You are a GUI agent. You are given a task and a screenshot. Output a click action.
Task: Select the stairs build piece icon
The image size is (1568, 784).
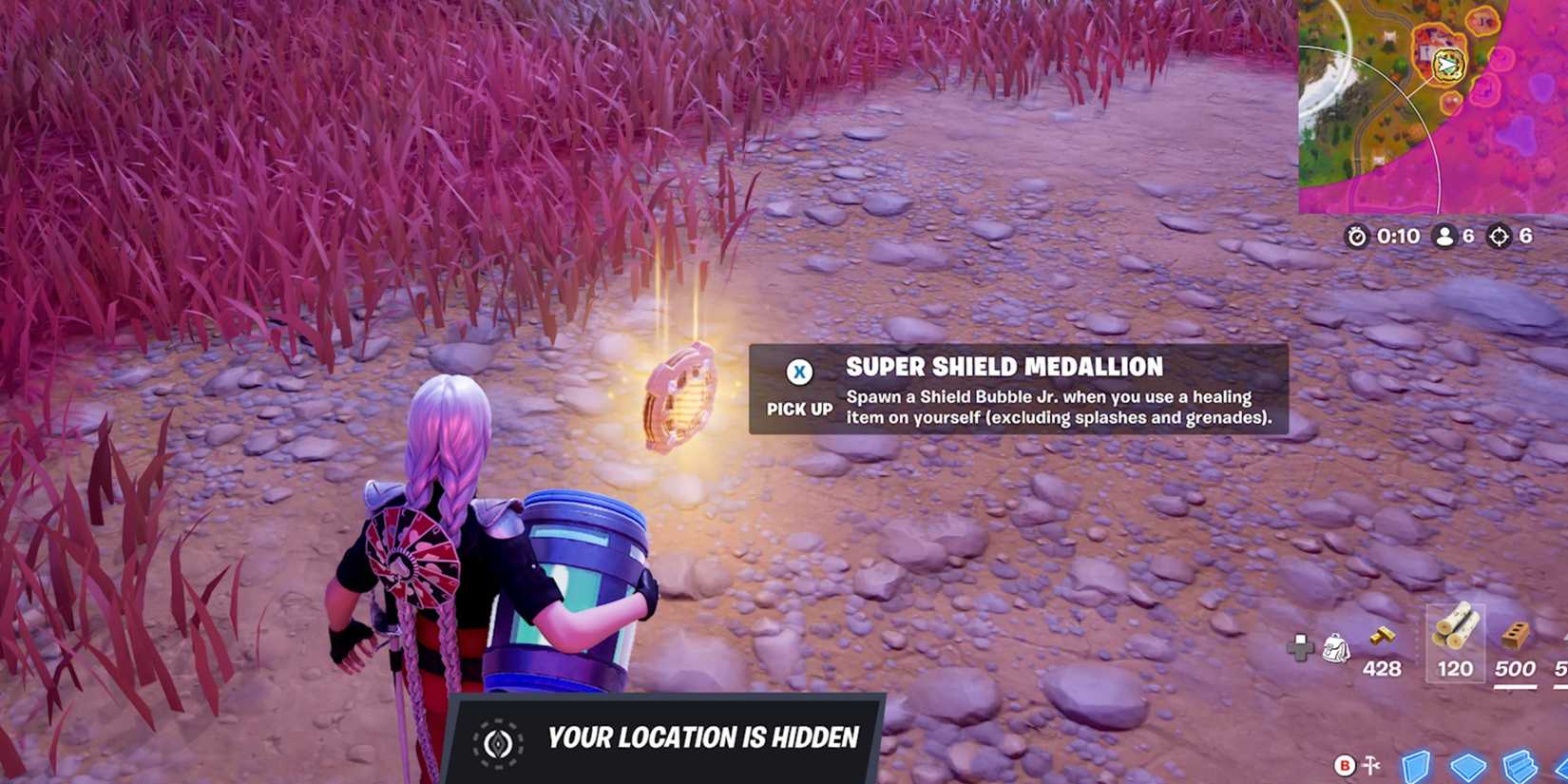1518,763
